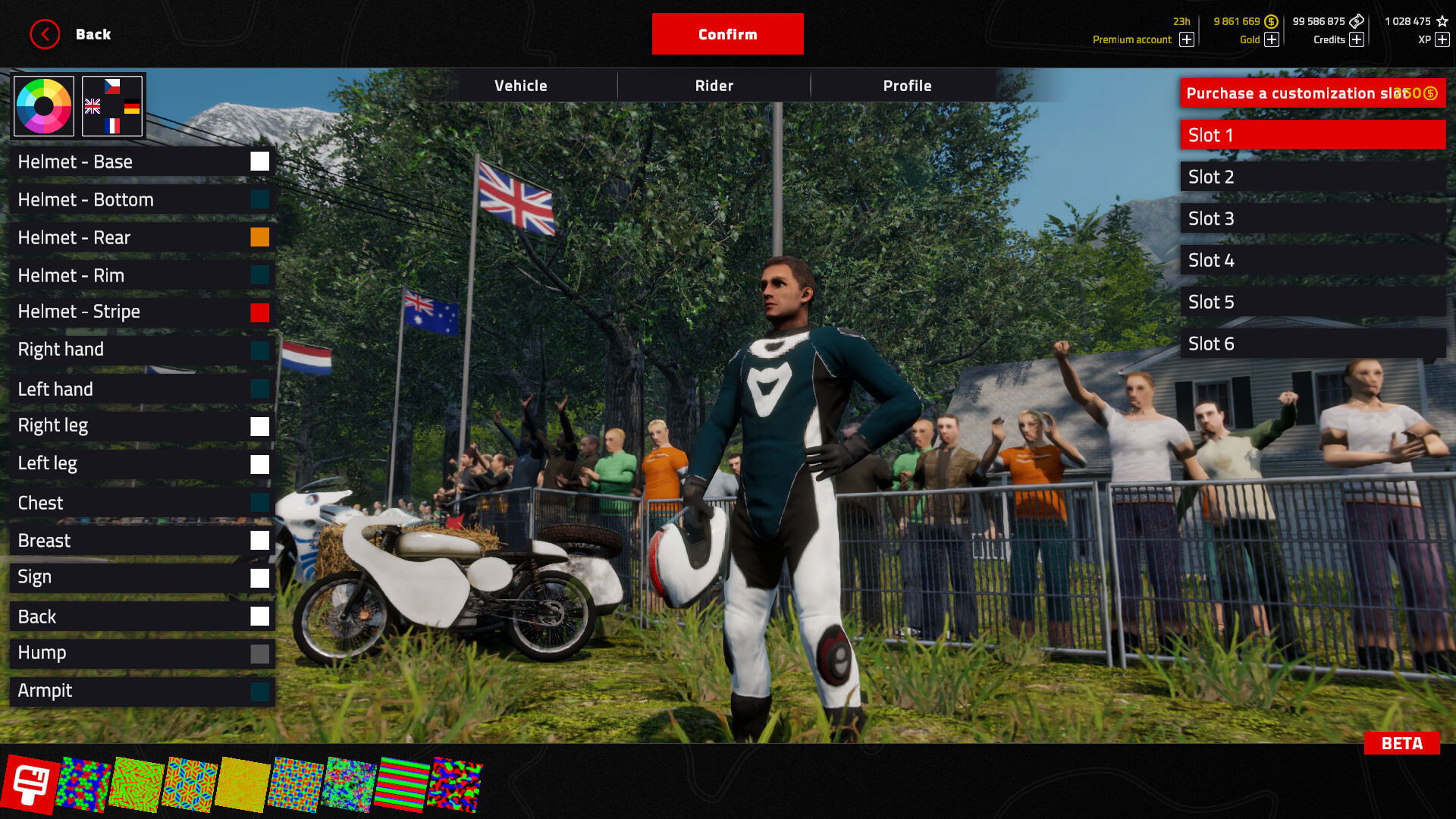Switch to the Vehicle tab
This screenshot has height=819, width=1456.
pyautogui.click(x=521, y=86)
